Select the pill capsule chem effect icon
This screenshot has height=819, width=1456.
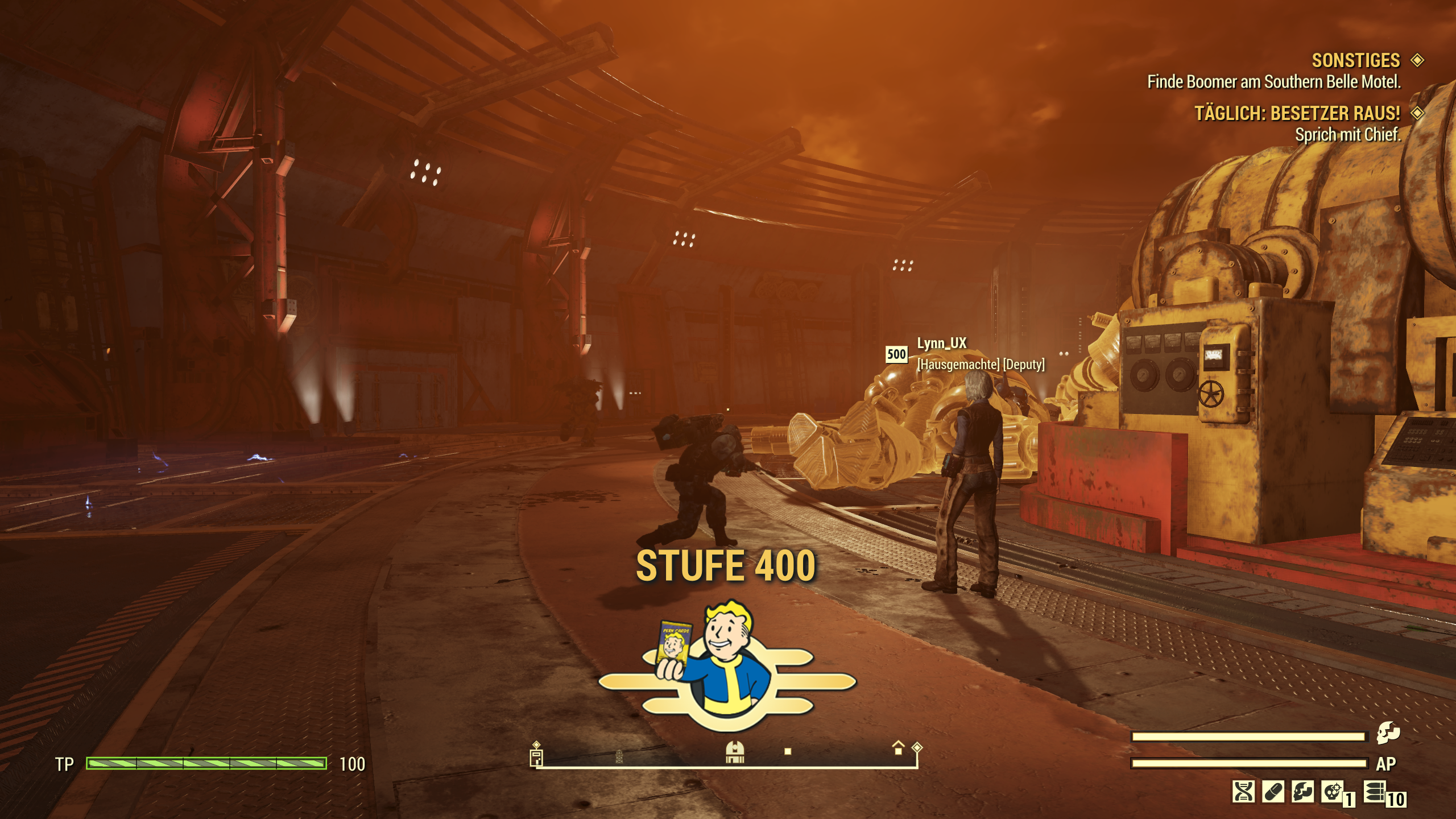point(1273,792)
